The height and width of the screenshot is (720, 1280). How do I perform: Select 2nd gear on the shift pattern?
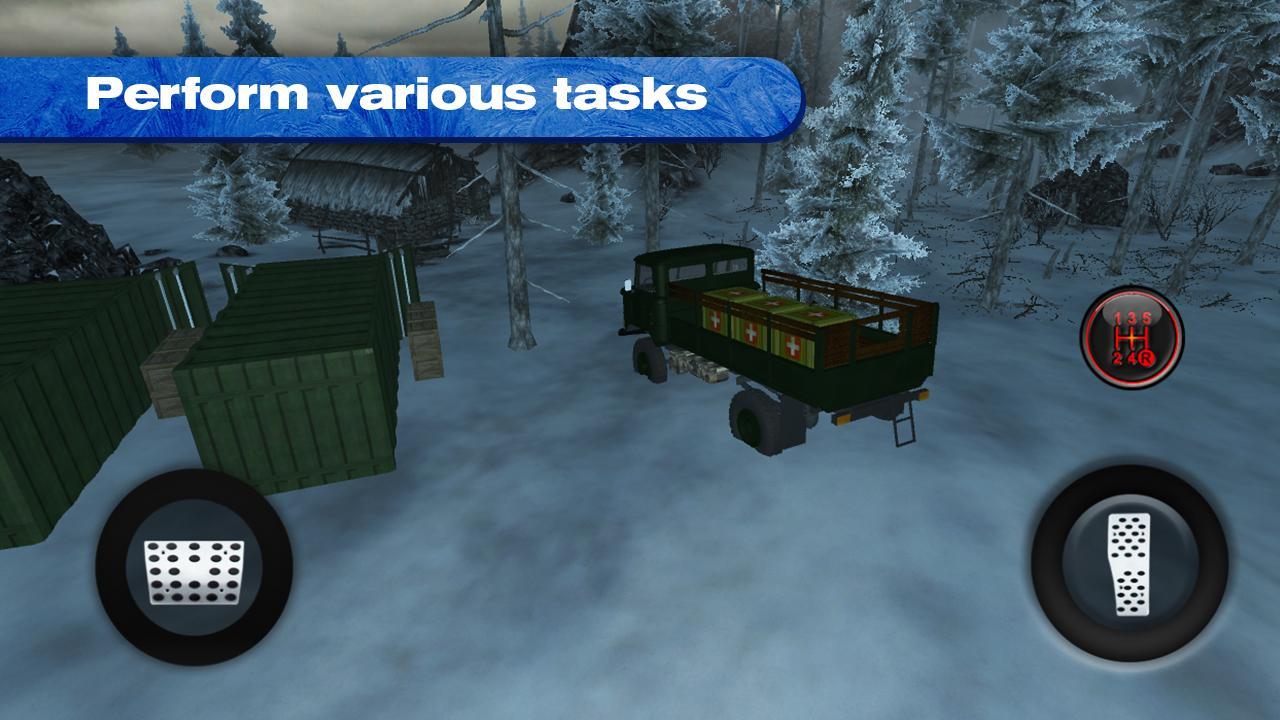[1116, 358]
